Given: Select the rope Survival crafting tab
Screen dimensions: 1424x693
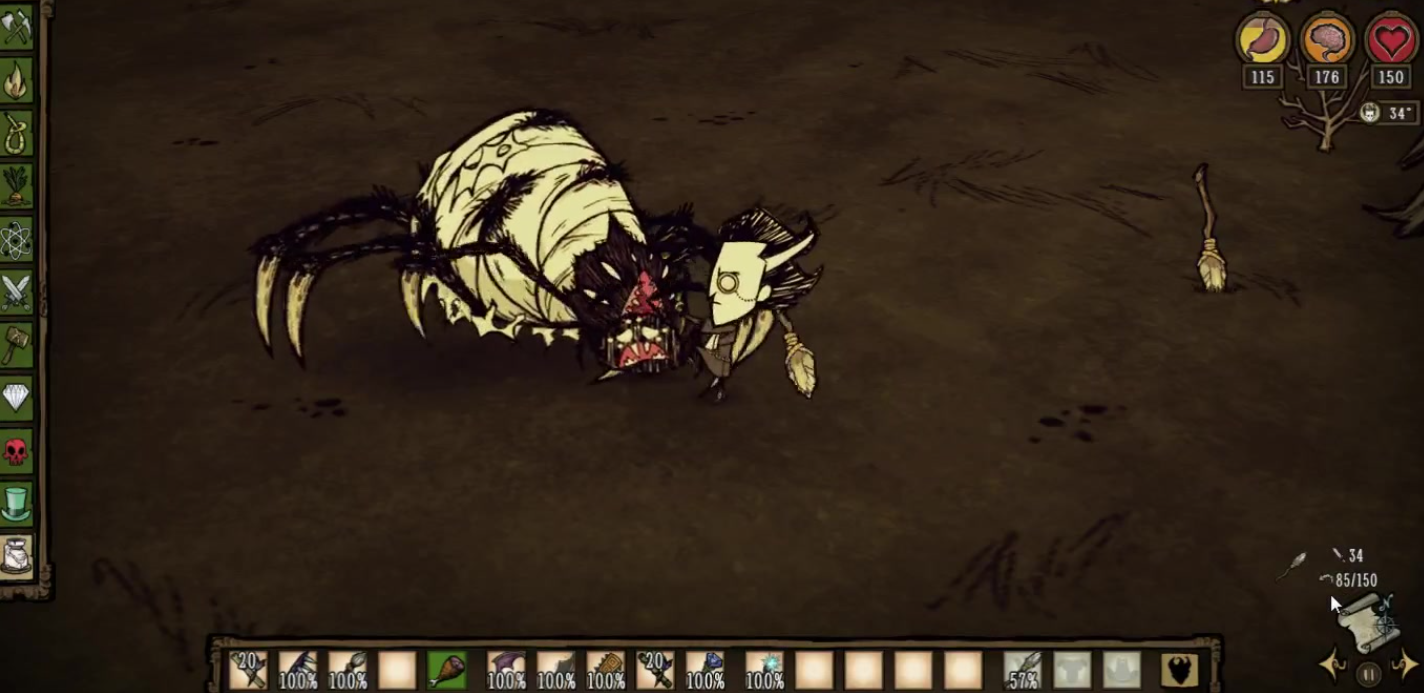Looking at the screenshot, I should click(x=17, y=133).
